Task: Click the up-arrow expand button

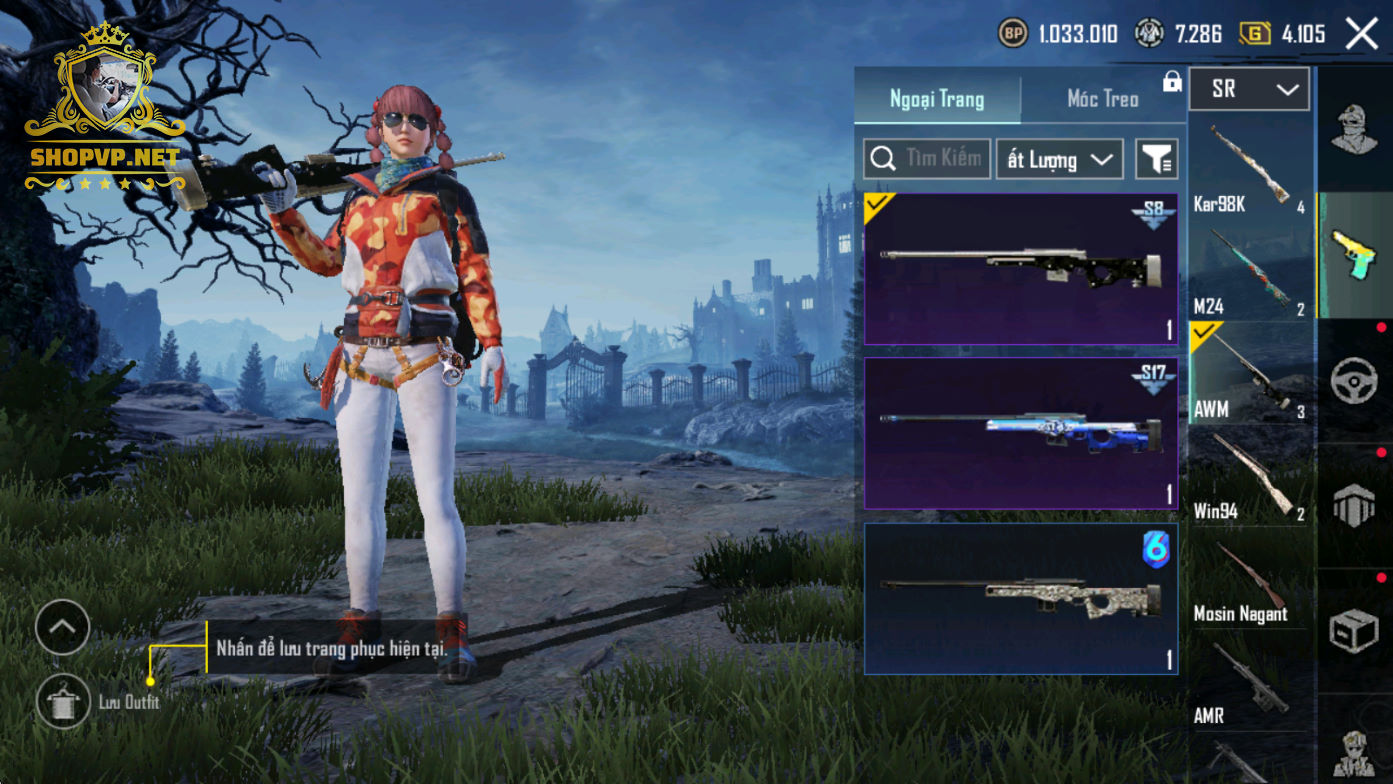Action: [x=62, y=627]
